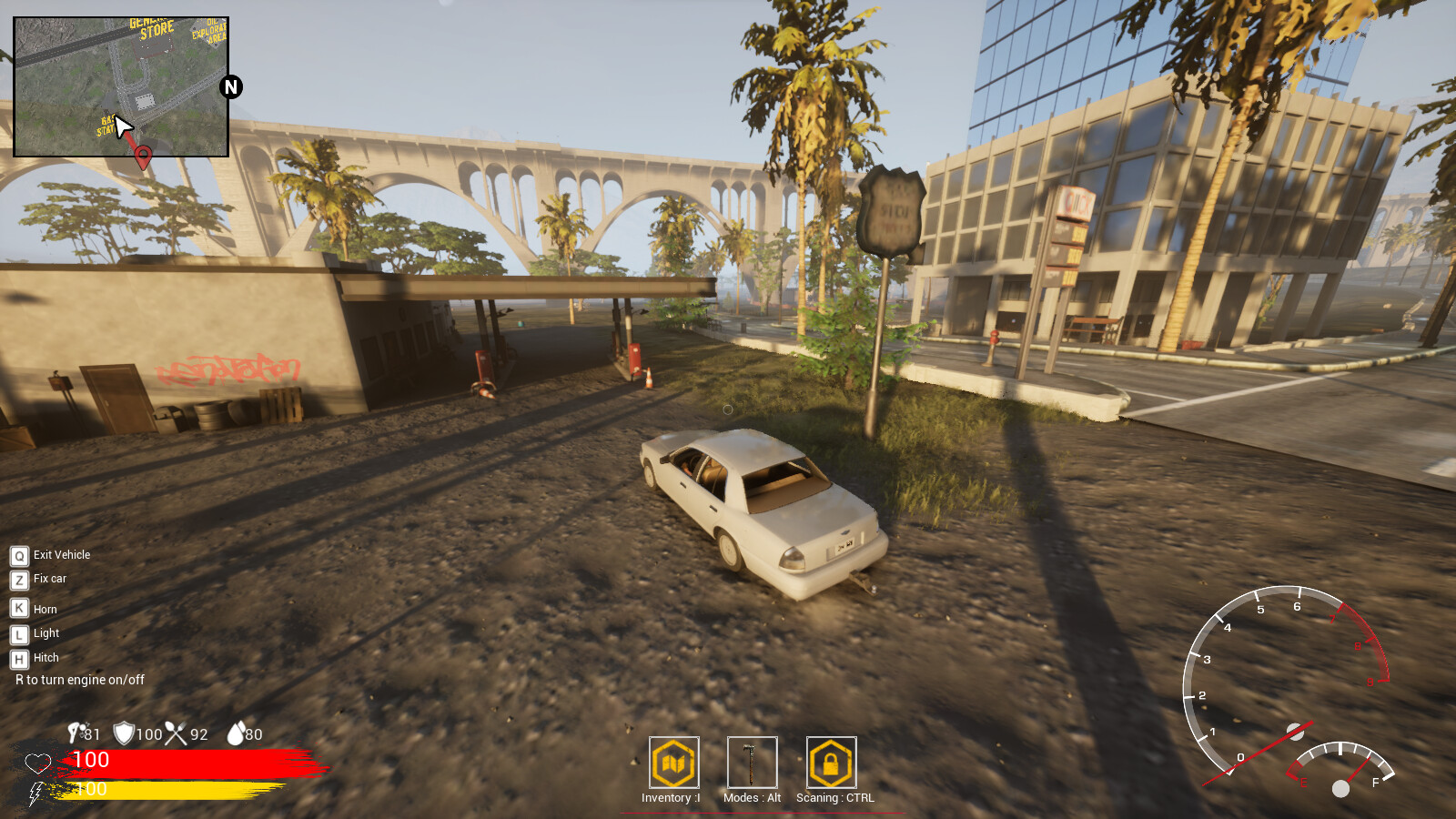The image size is (1456, 819).
Task: Click the Fix car action
Action: (50, 579)
